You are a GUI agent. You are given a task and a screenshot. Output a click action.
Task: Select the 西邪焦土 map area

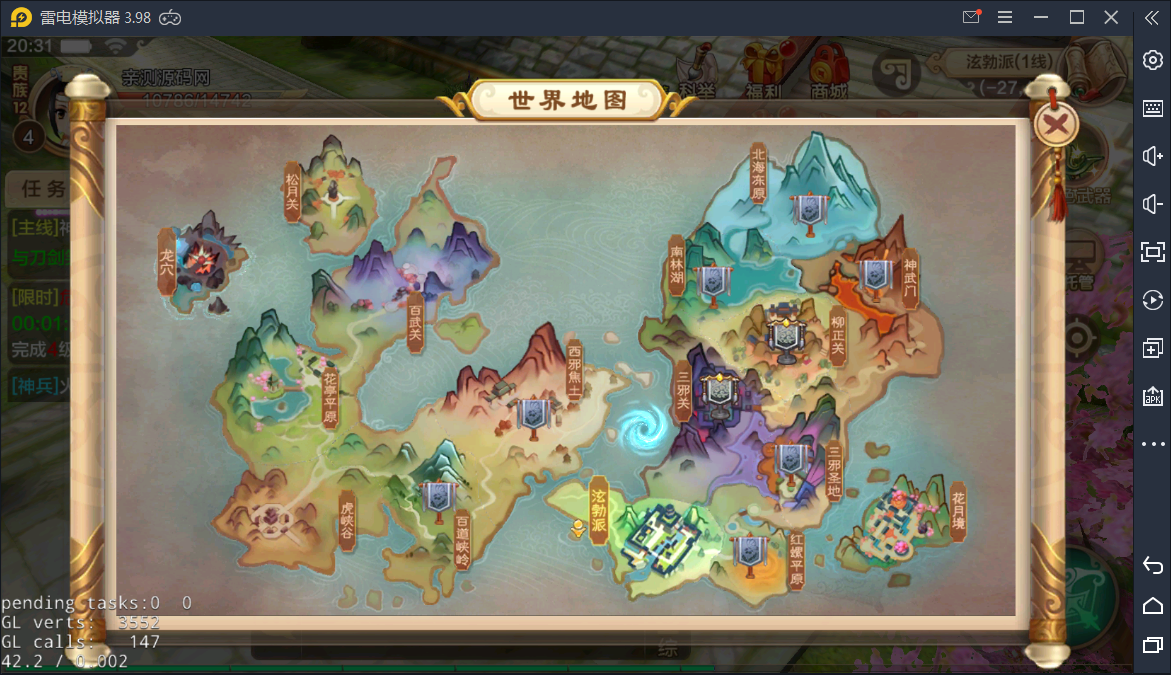(x=574, y=373)
